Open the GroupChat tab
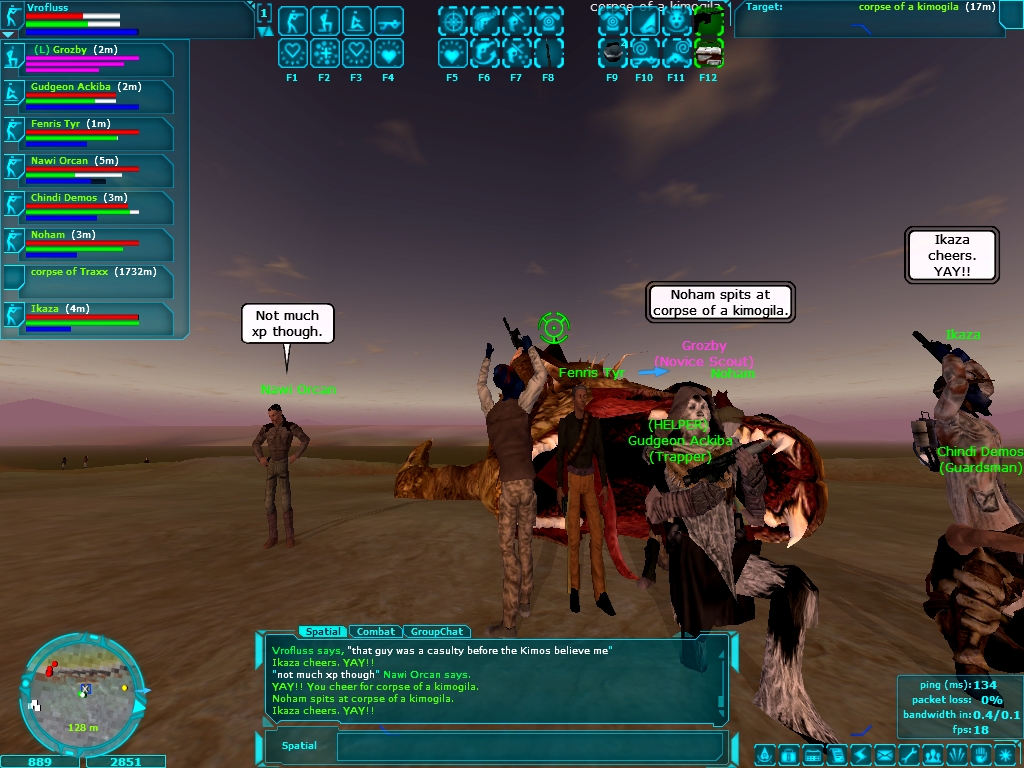Screen dimensions: 1024x768 (x=437, y=632)
